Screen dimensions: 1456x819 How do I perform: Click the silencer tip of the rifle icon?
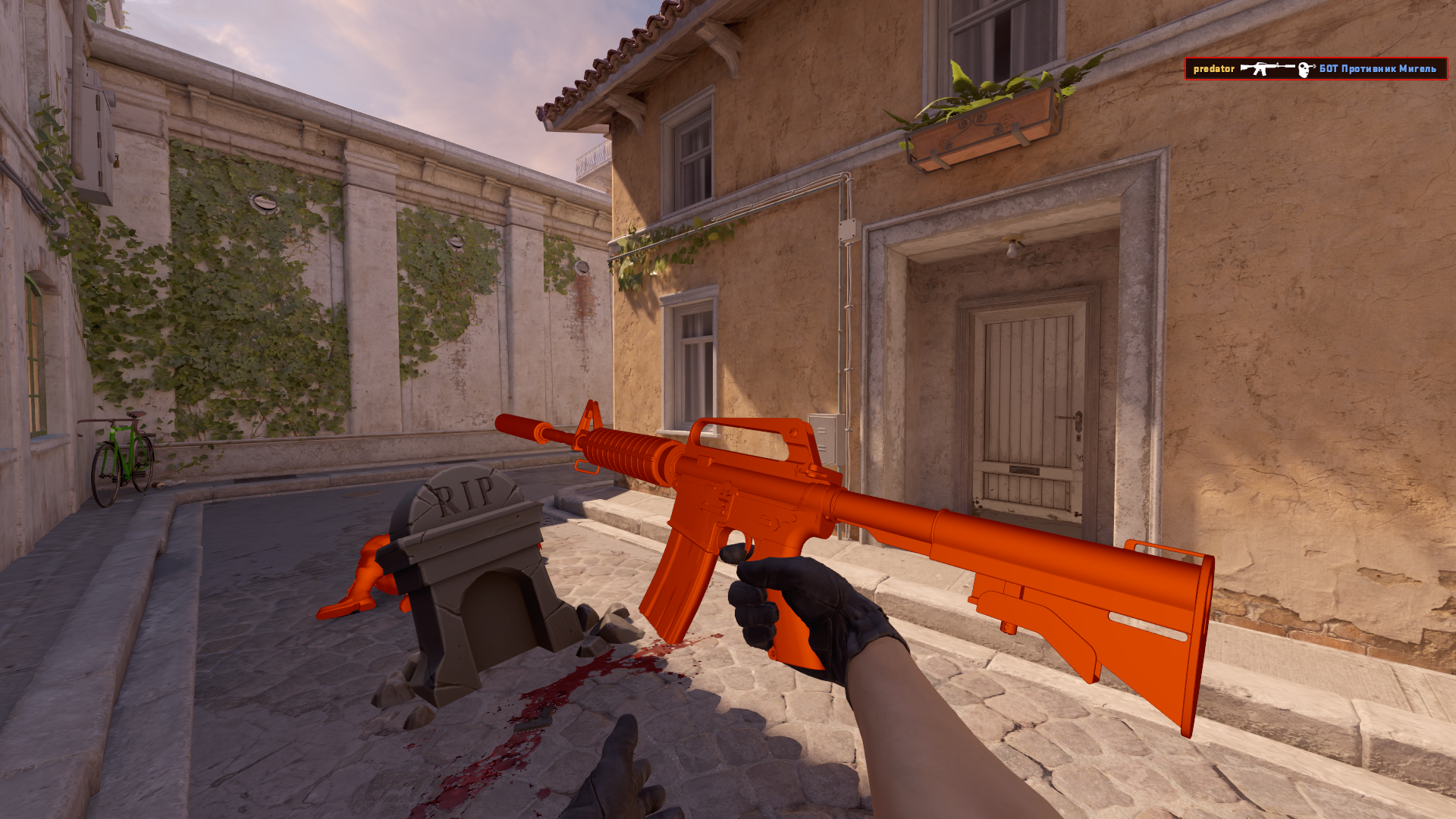tap(1294, 66)
